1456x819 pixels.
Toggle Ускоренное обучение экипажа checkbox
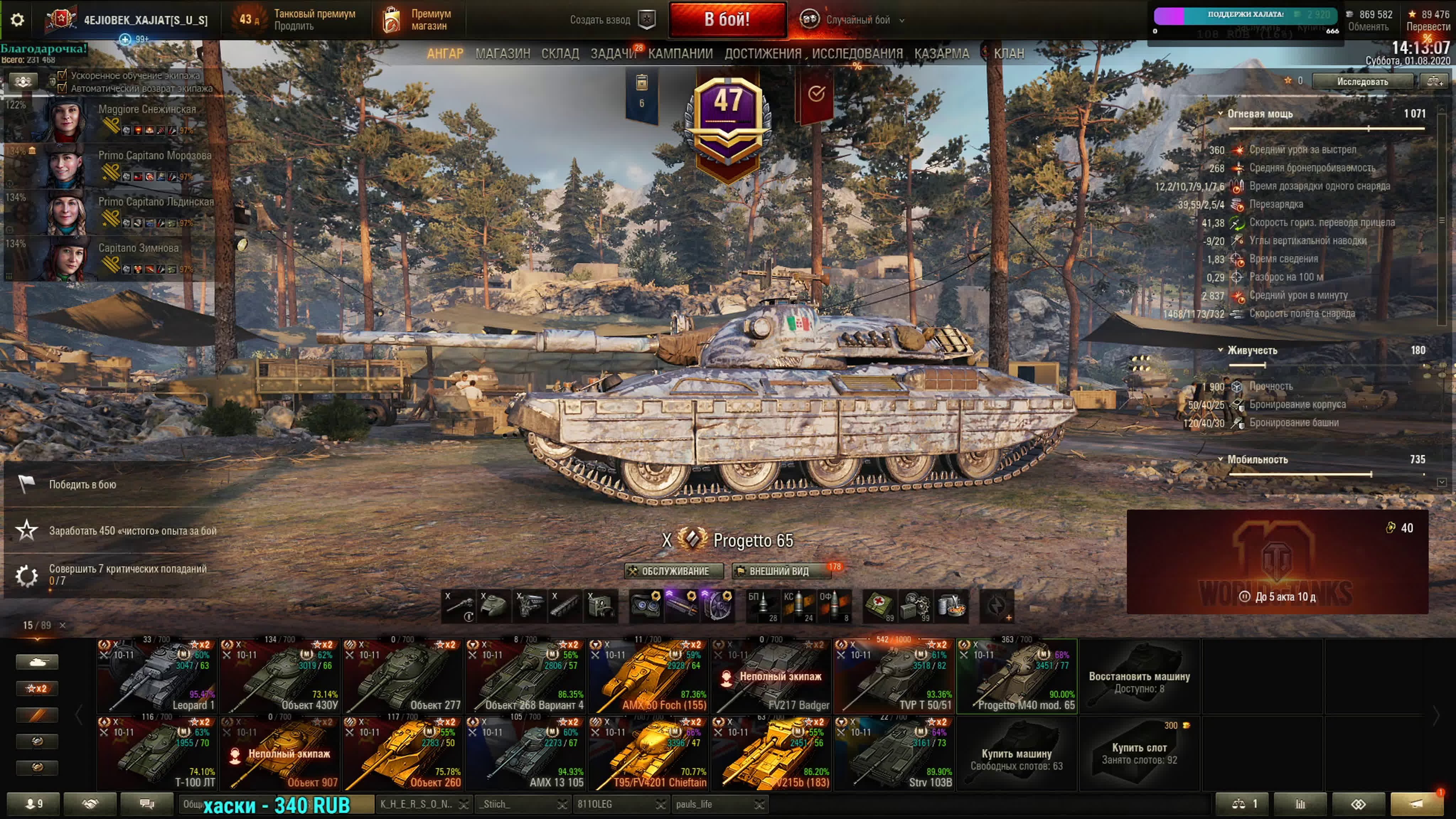(x=63, y=75)
